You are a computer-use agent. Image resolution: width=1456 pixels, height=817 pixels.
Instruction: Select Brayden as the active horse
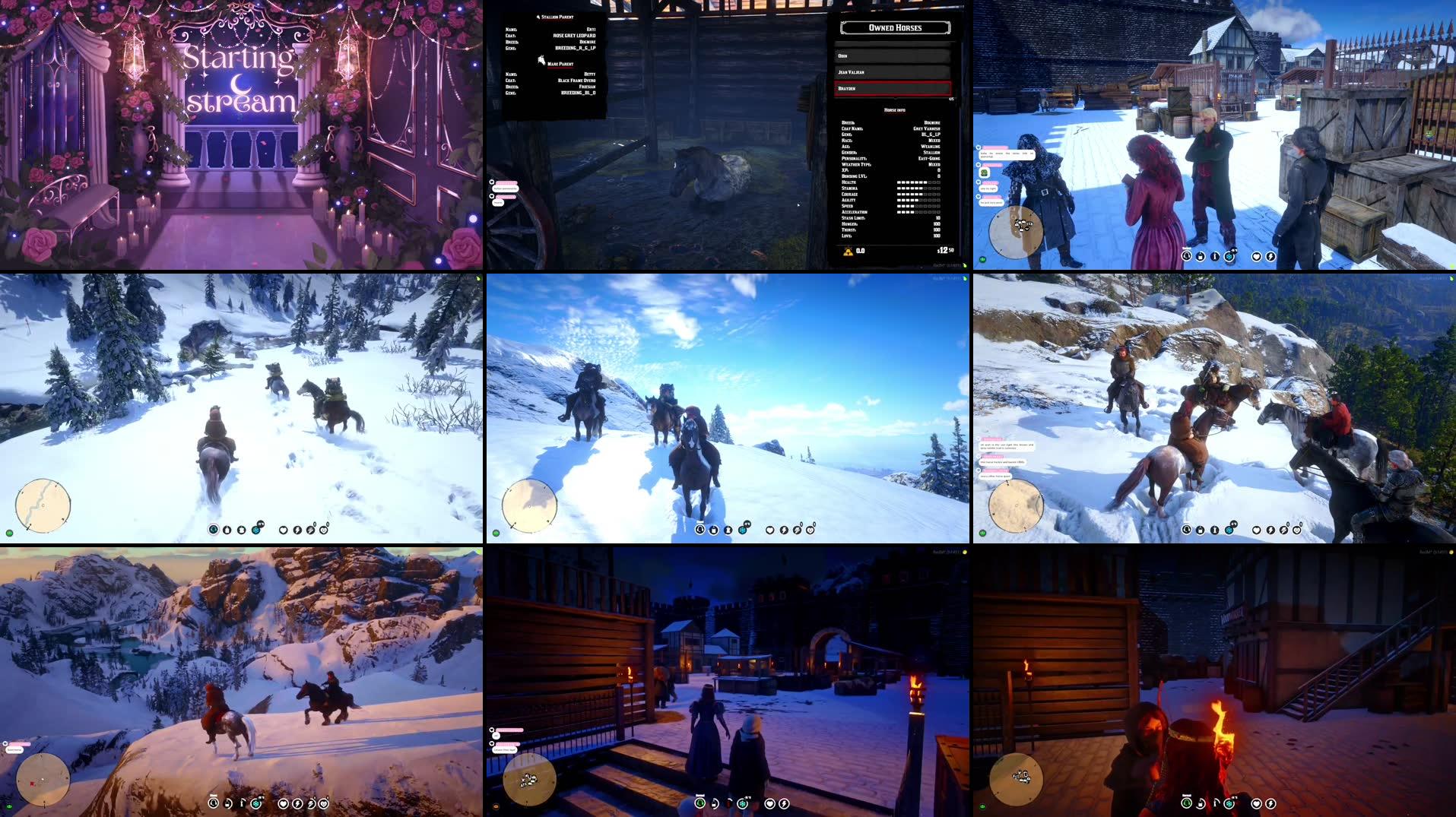point(893,87)
